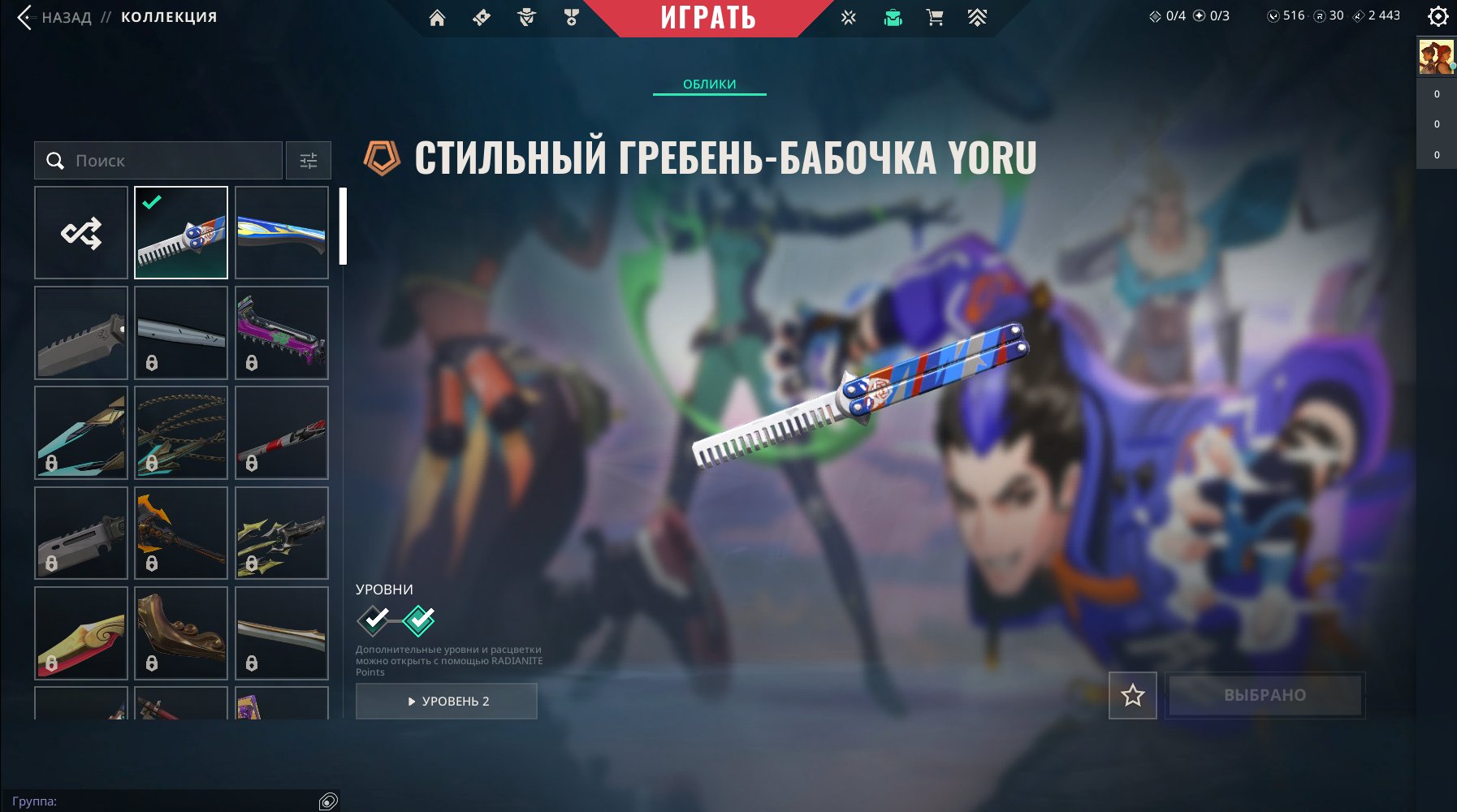The image size is (1457, 812).
Task: Open the Esports spark icon
Action: click(850, 16)
